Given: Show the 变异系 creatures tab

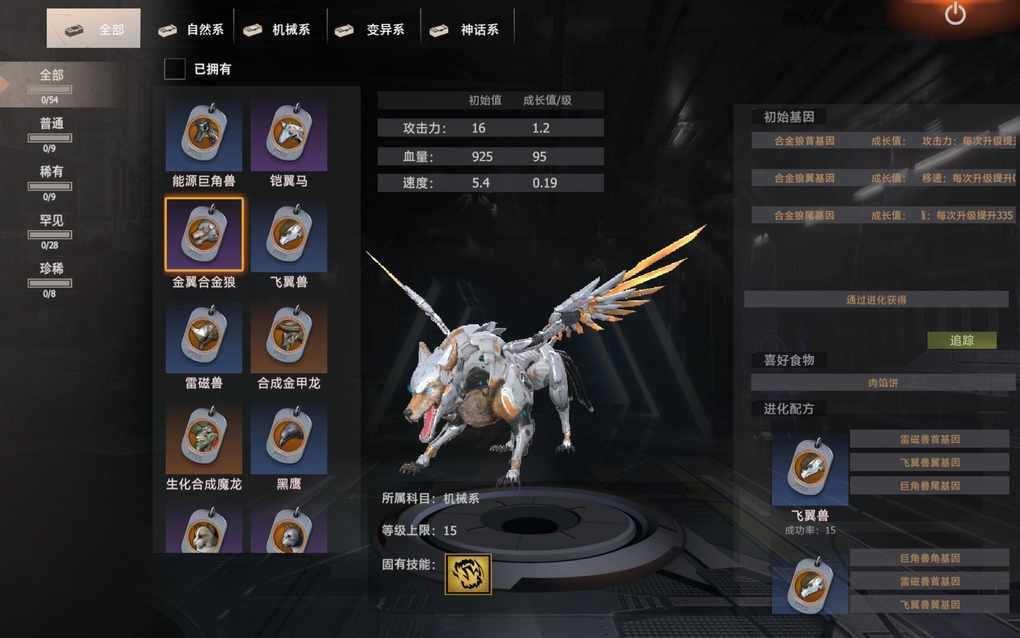Looking at the screenshot, I should click(371, 29).
